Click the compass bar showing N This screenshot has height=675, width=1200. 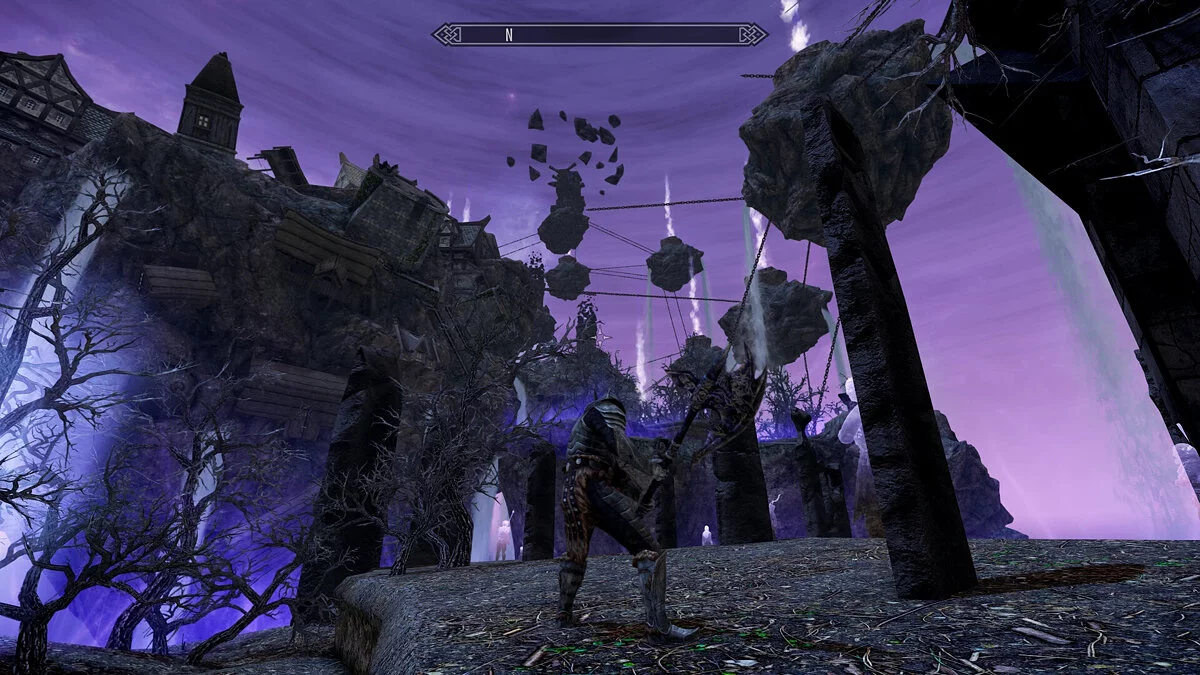pyautogui.click(x=600, y=35)
